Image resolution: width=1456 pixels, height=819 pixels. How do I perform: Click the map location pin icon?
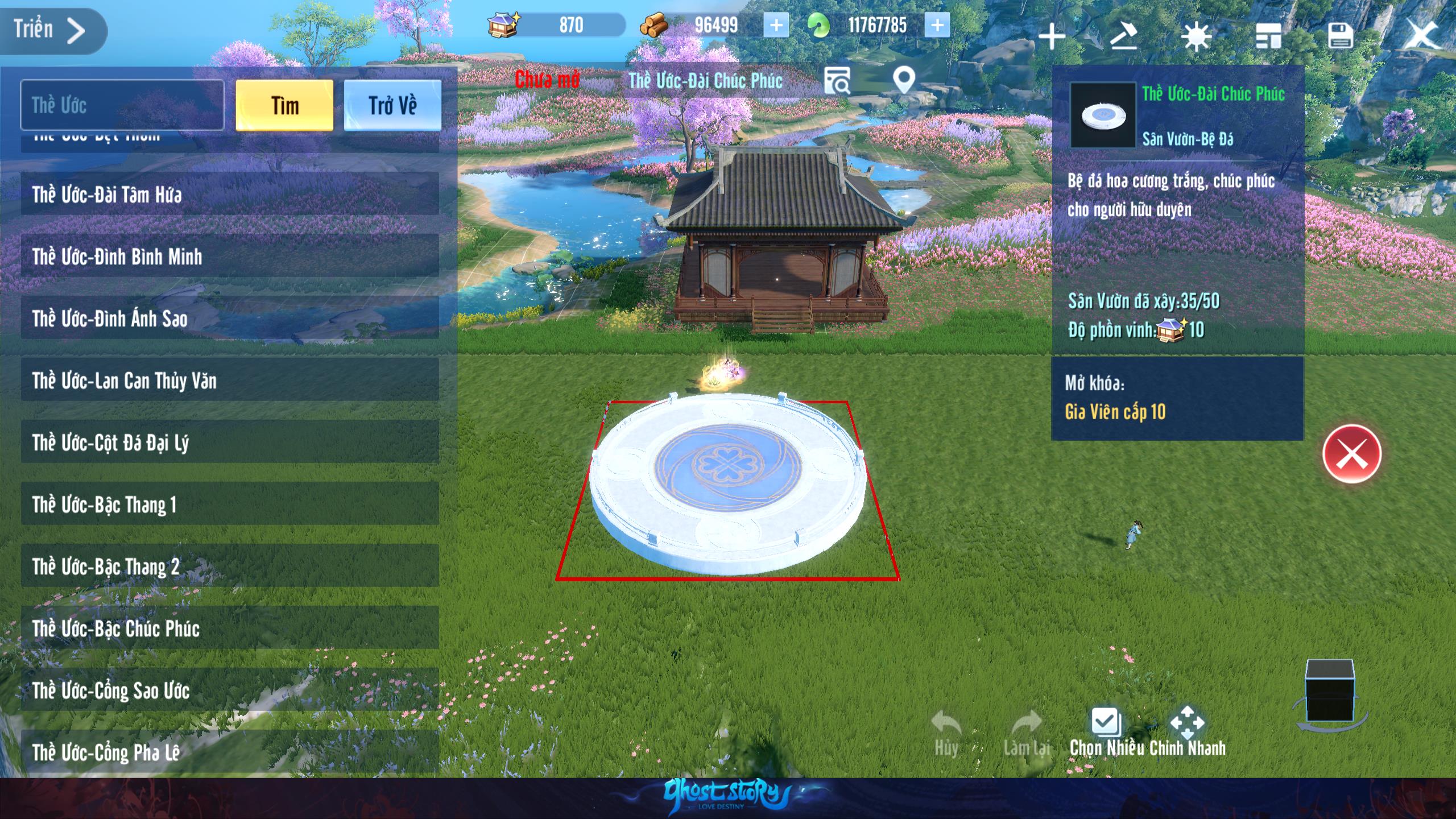[x=904, y=81]
